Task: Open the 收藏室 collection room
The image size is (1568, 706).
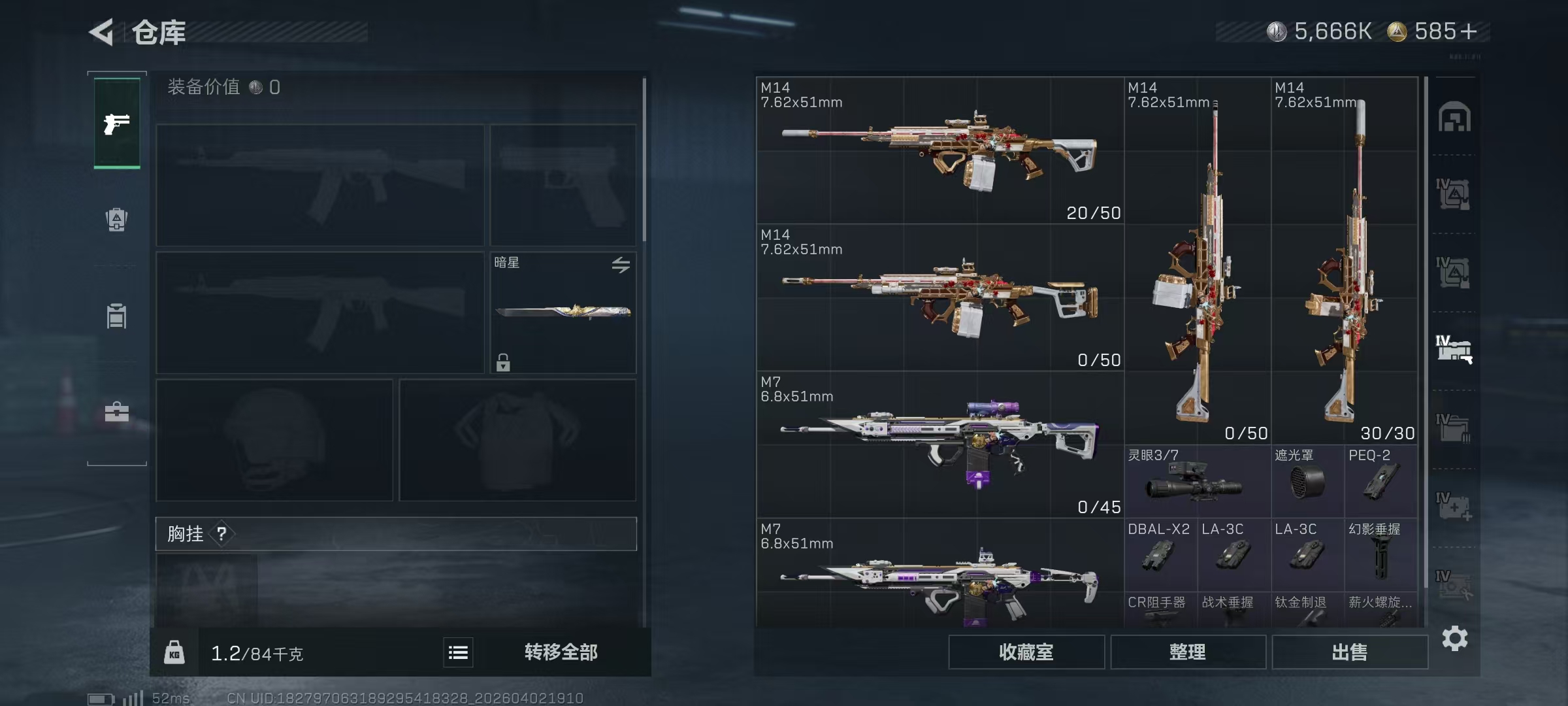Action: click(x=1026, y=652)
